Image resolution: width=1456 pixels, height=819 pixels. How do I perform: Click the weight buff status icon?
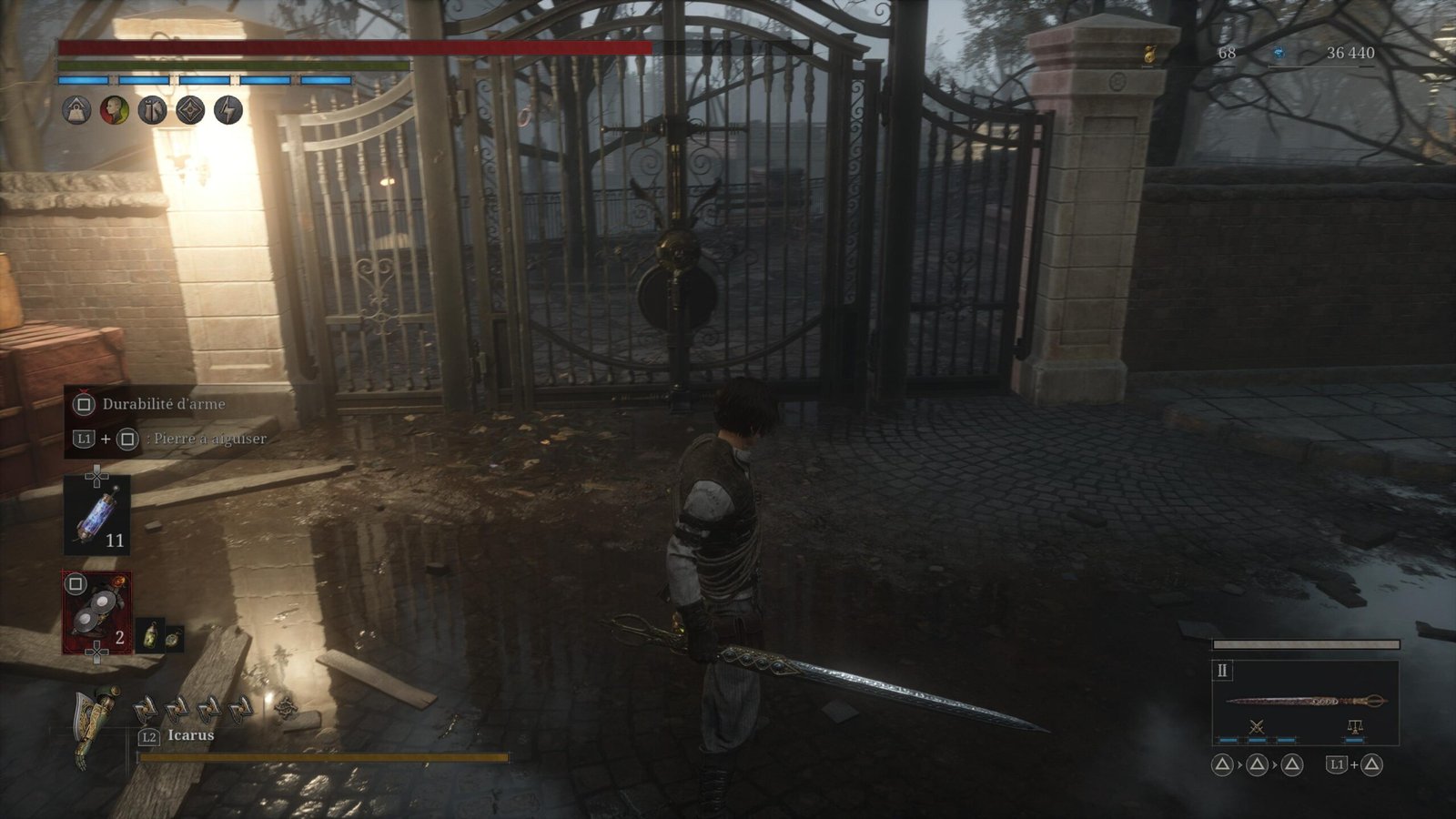[76, 111]
